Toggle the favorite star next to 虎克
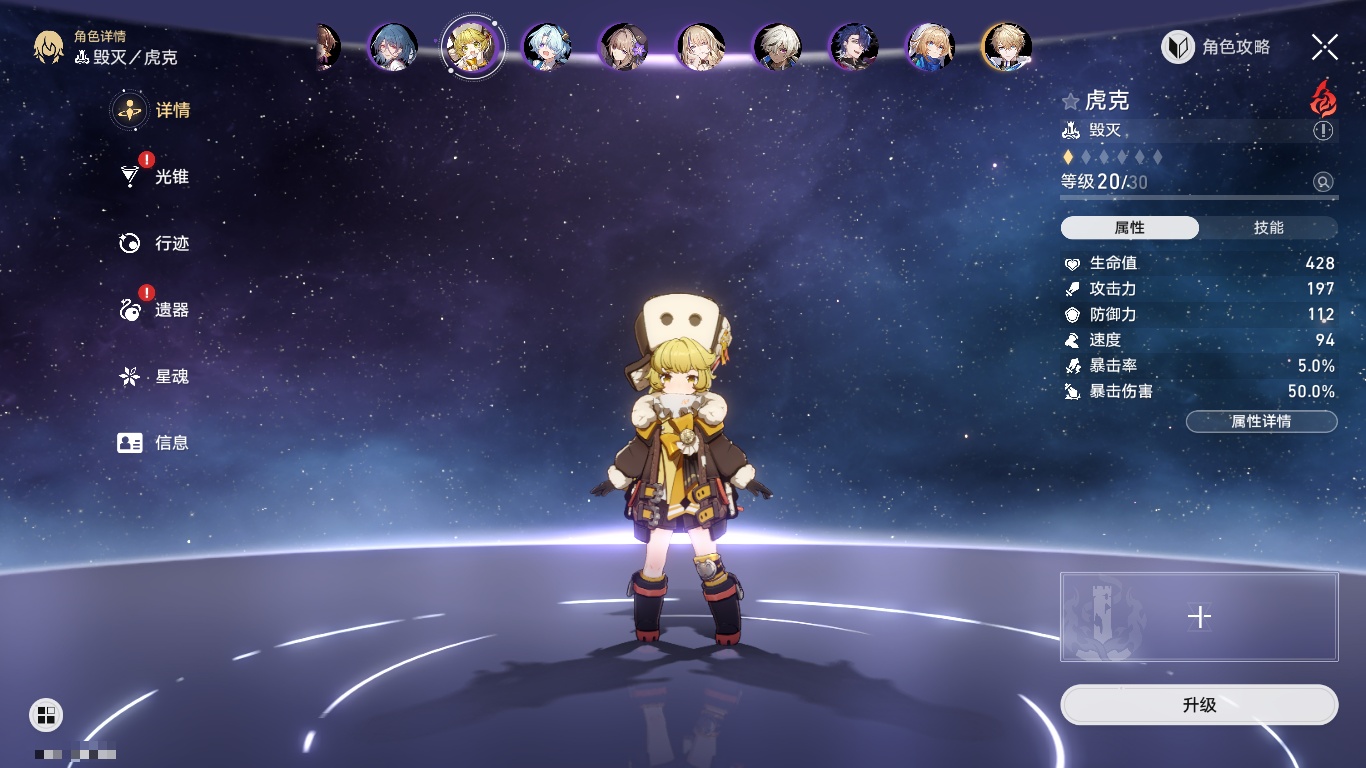Viewport: 1366px width, 768px height. (1071, 101)
